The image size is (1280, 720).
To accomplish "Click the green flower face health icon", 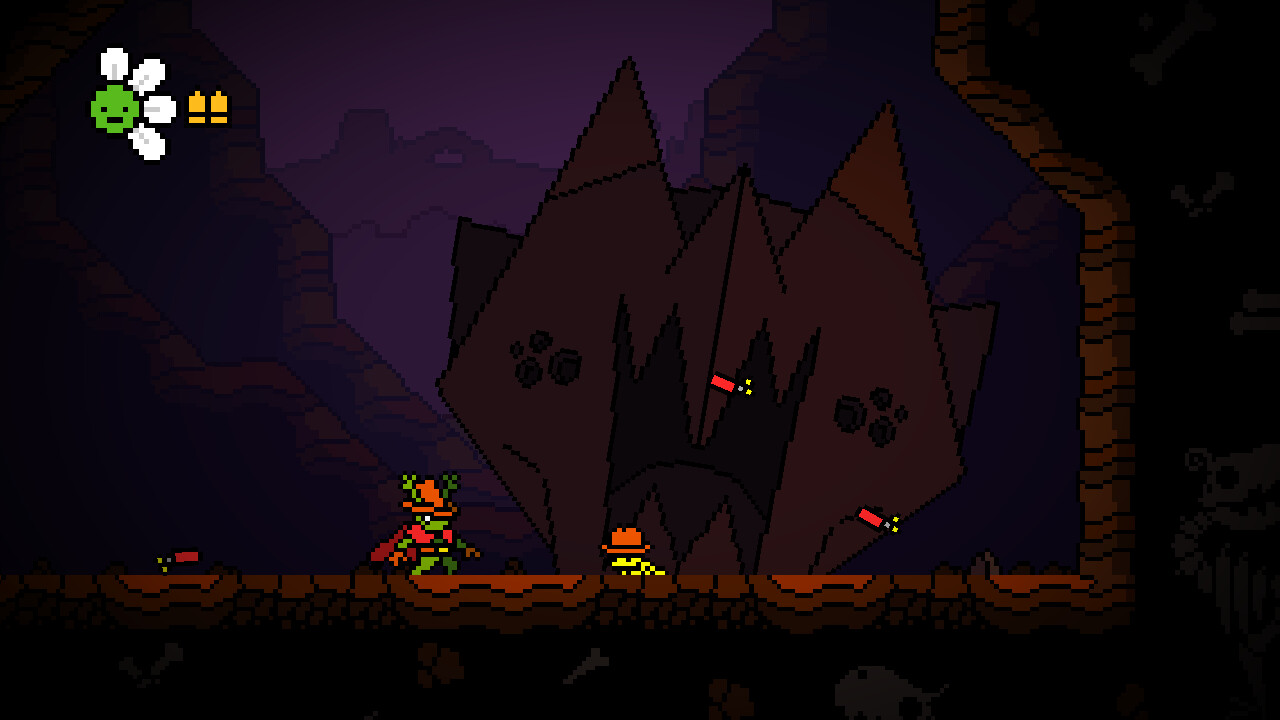I will (113, 110).
